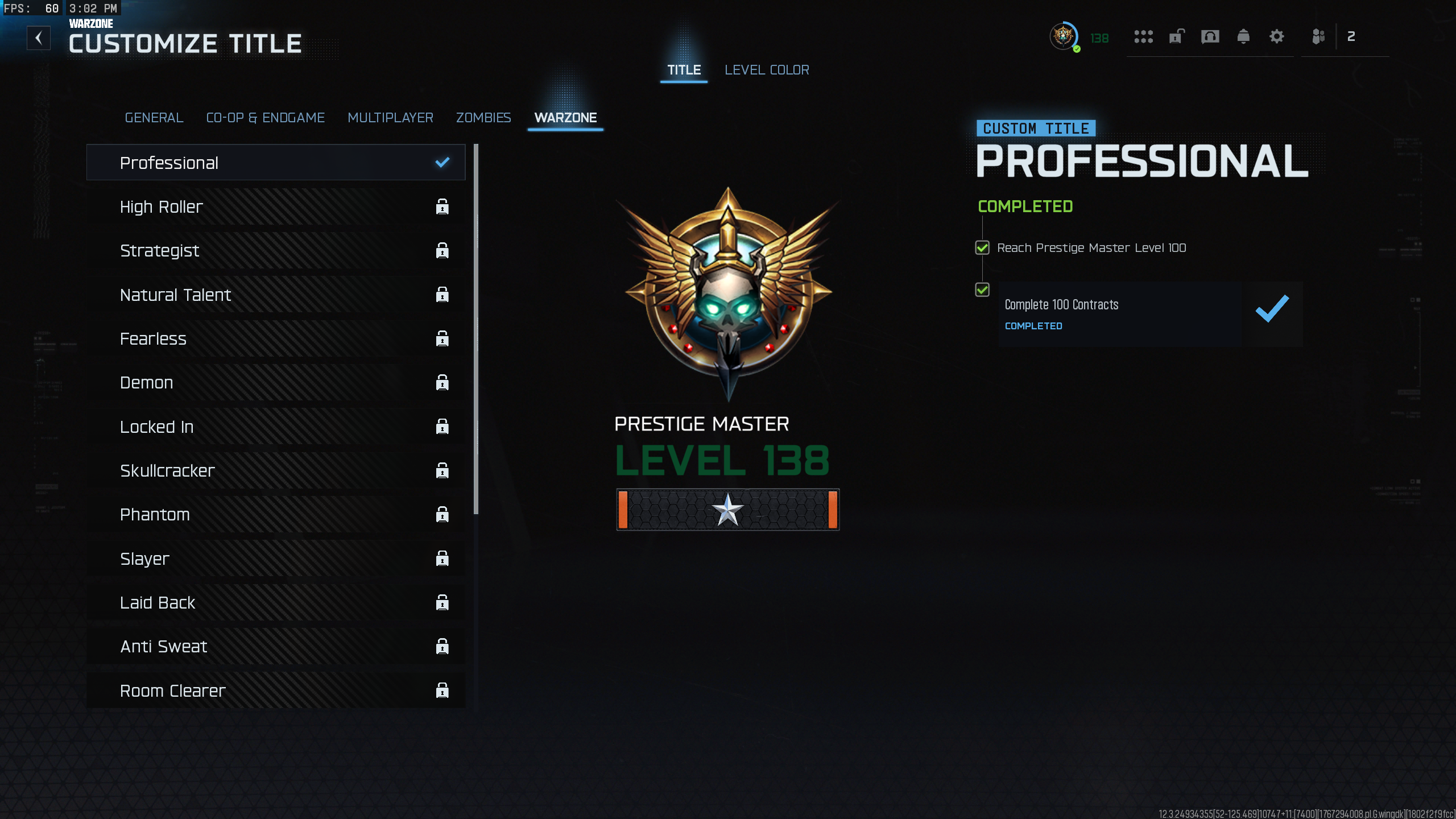The image size is (1456, 819).
Task: Open the voice chat headset icon
Action: tap(1210, 36)
